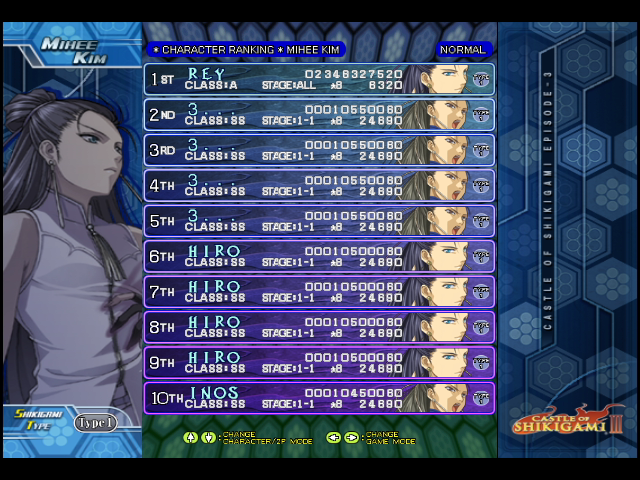Select the 1st place REY ranking row
The height and width of the screenshot is (480, 640).
point(319,79)
